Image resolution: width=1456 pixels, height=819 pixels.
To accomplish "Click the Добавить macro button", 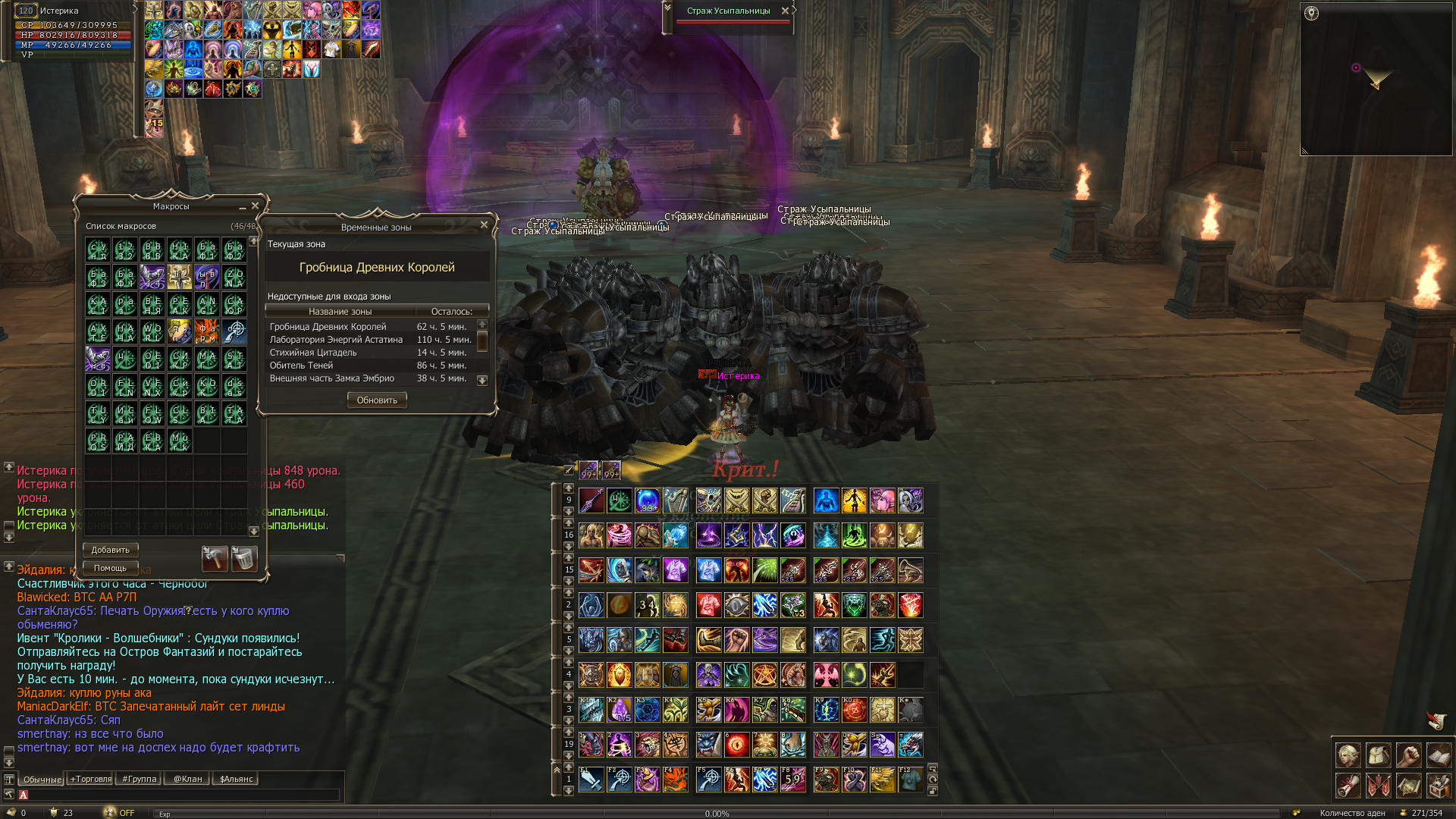I will (x=110, y=550).
